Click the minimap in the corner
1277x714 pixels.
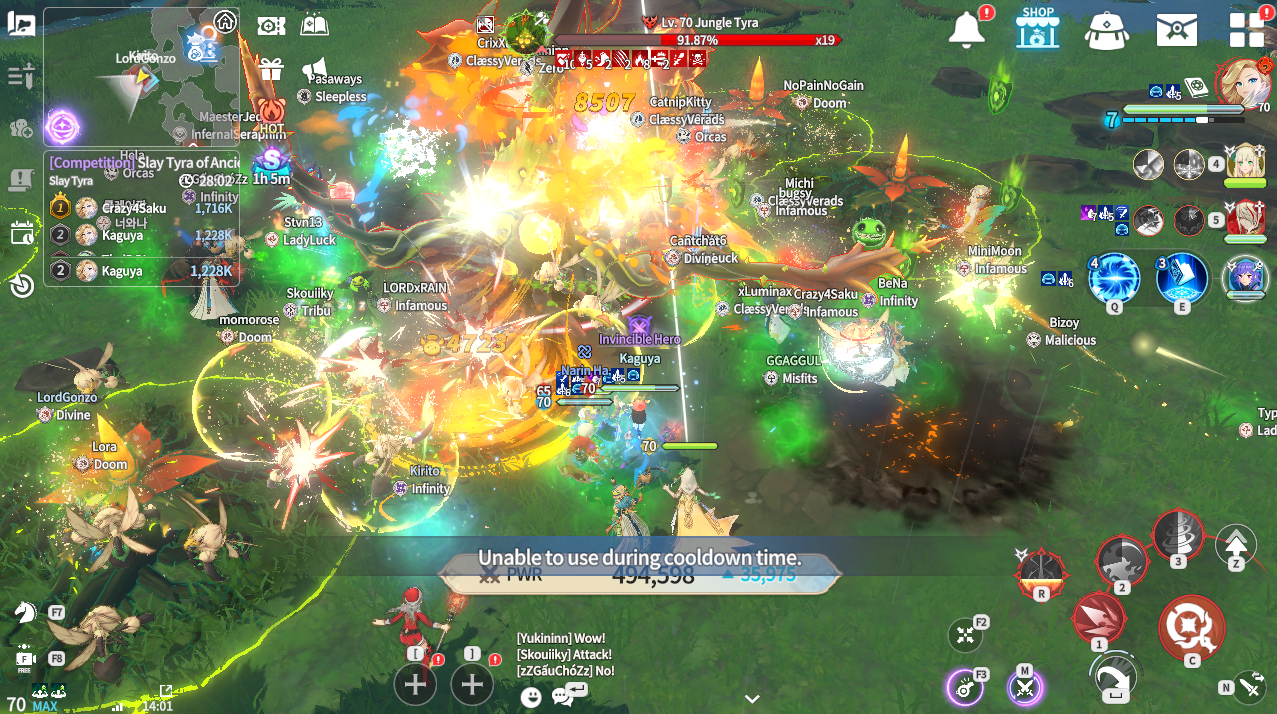point(140,76)
